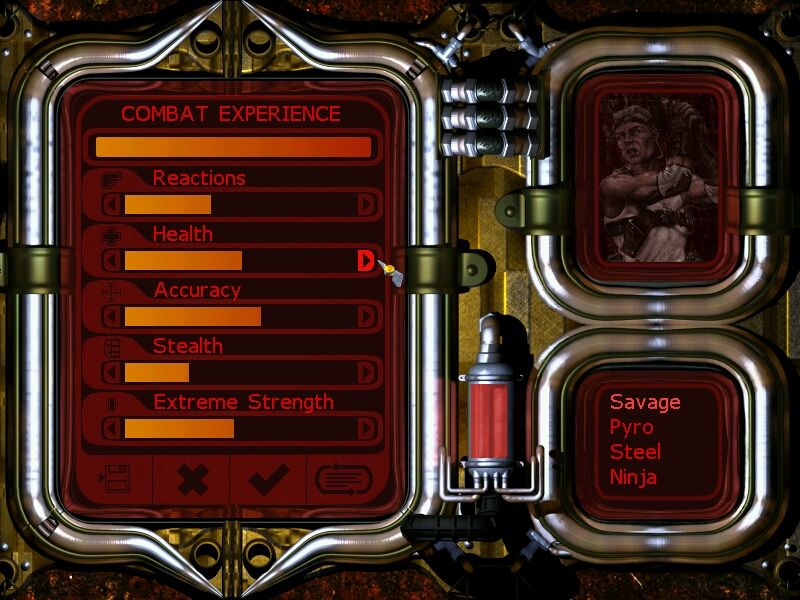Image resolution: width=800 pixels, height=600 pixels.
Task: Click the return arrow button
Action: tap(343, 480)
